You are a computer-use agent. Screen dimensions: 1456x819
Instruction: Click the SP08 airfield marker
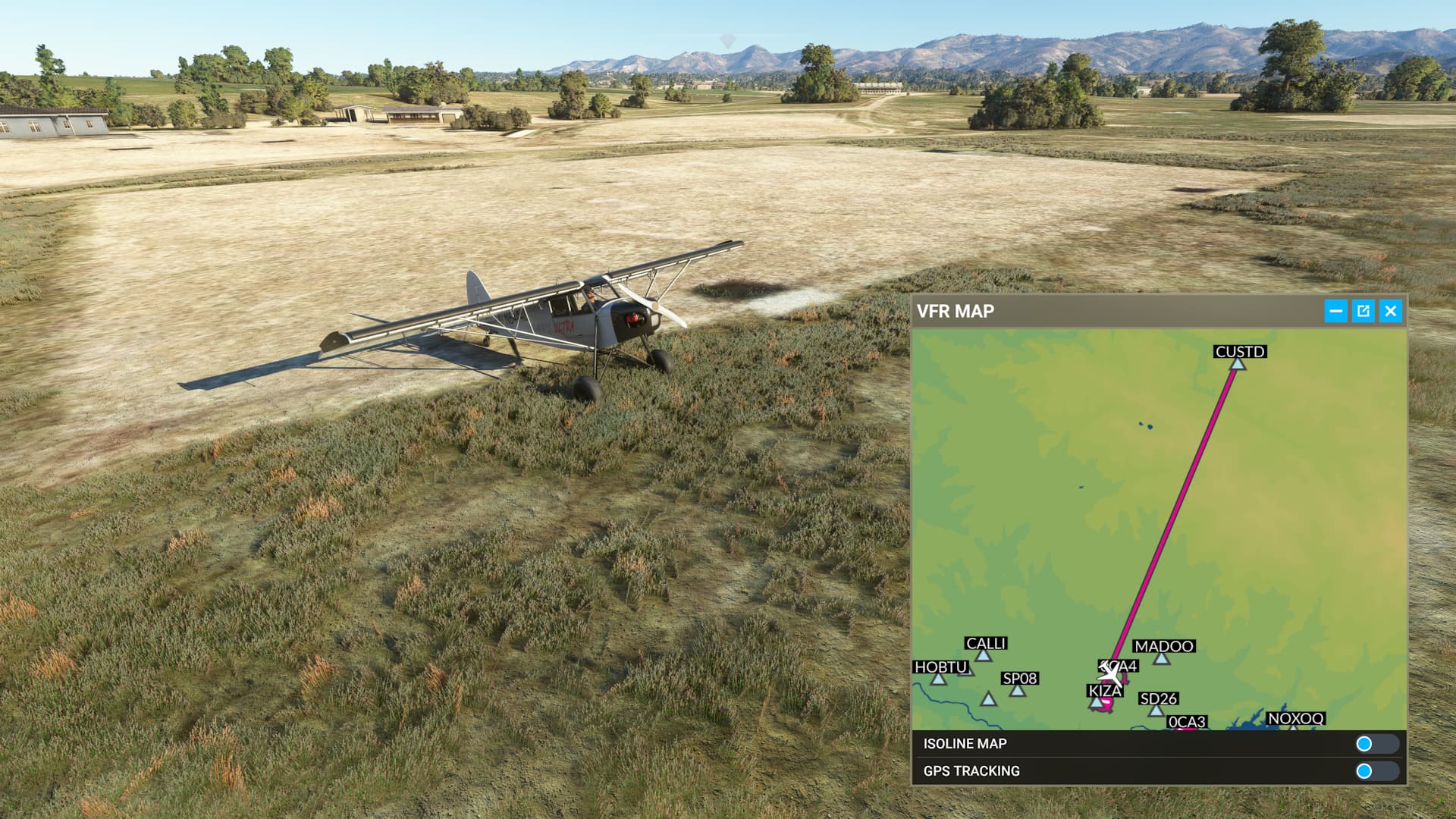(x=1016, y=690)
